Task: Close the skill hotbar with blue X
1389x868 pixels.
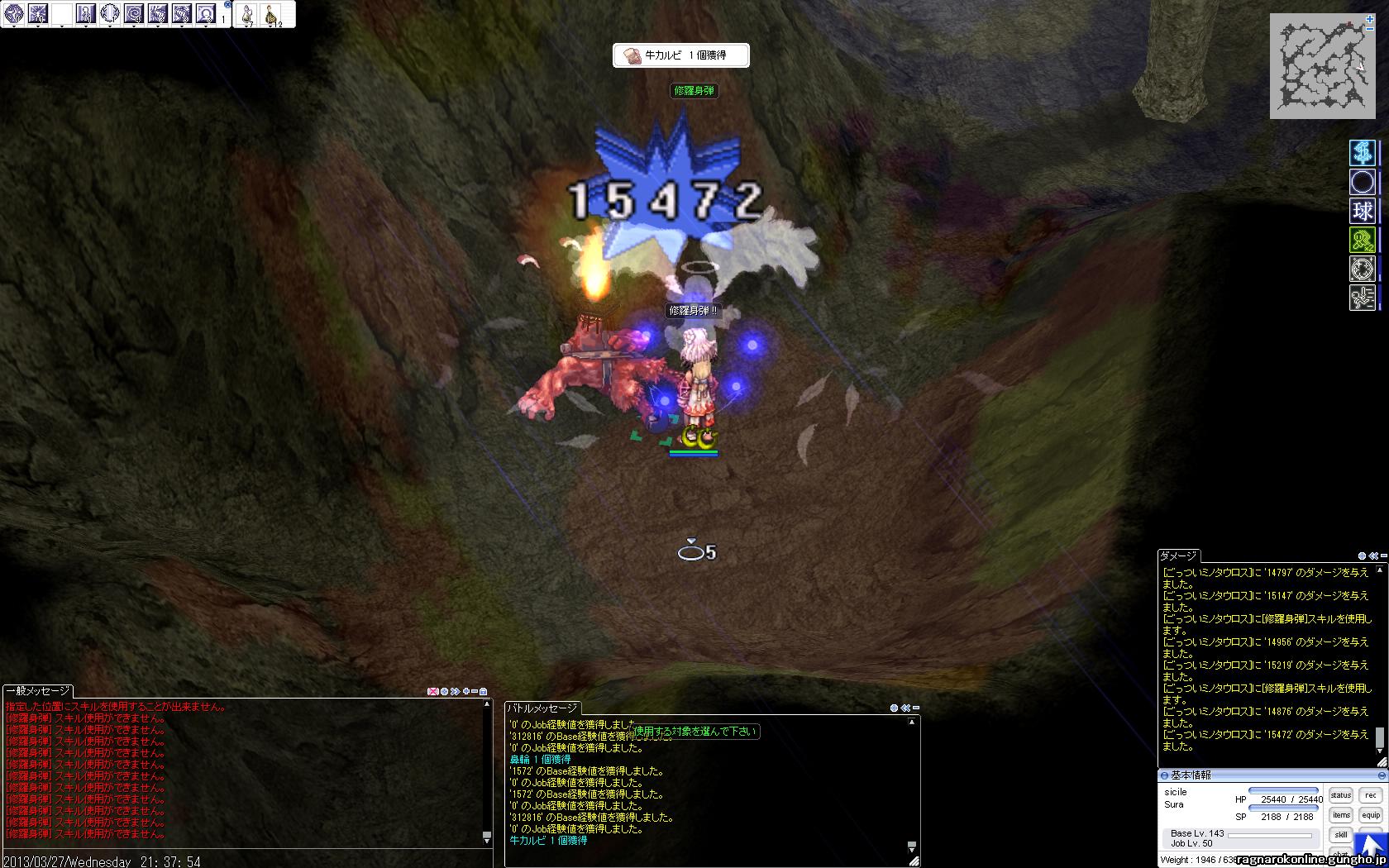Action: point(228,4)
